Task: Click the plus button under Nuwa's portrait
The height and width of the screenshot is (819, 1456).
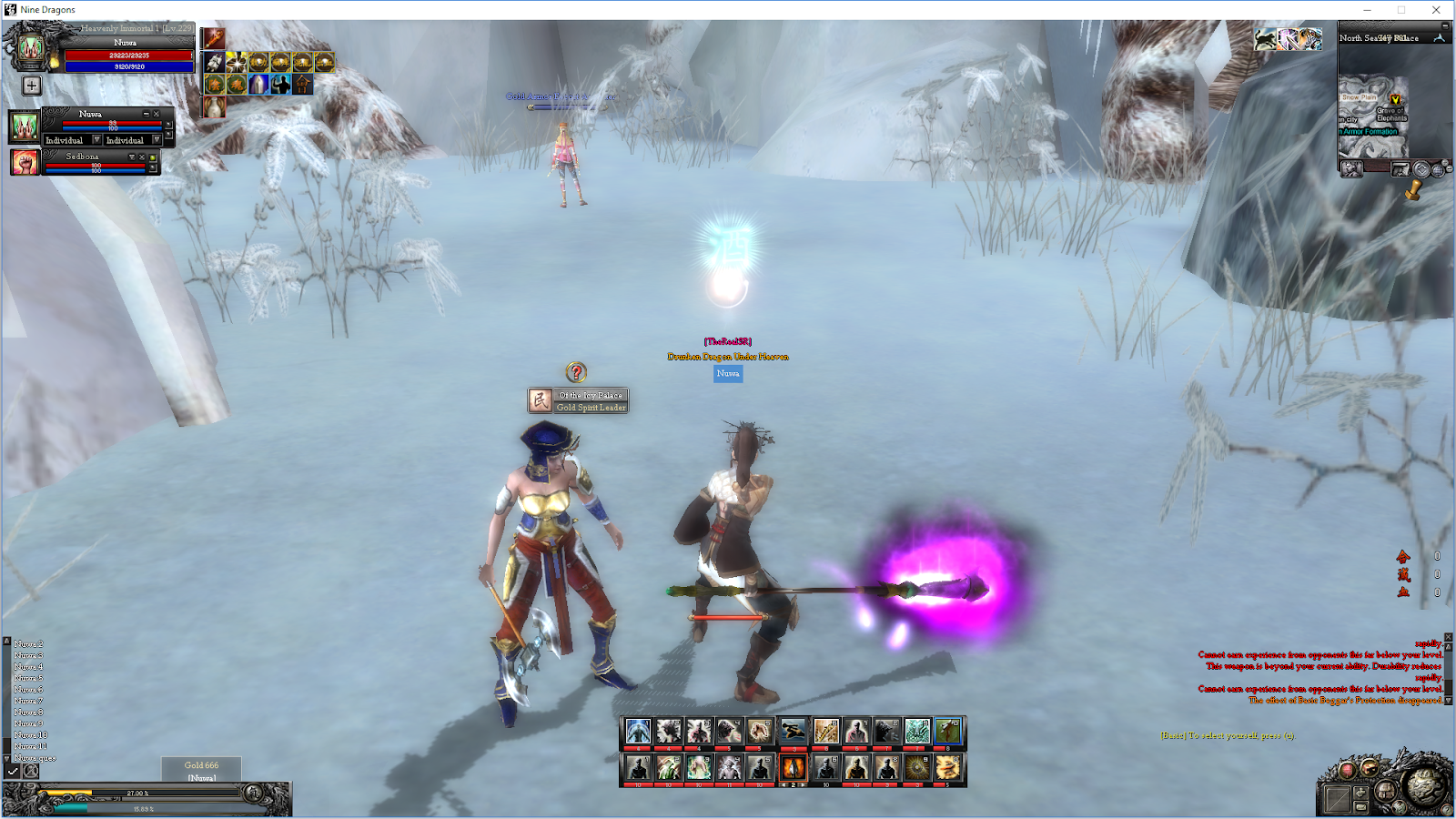Action: point(30,86)
